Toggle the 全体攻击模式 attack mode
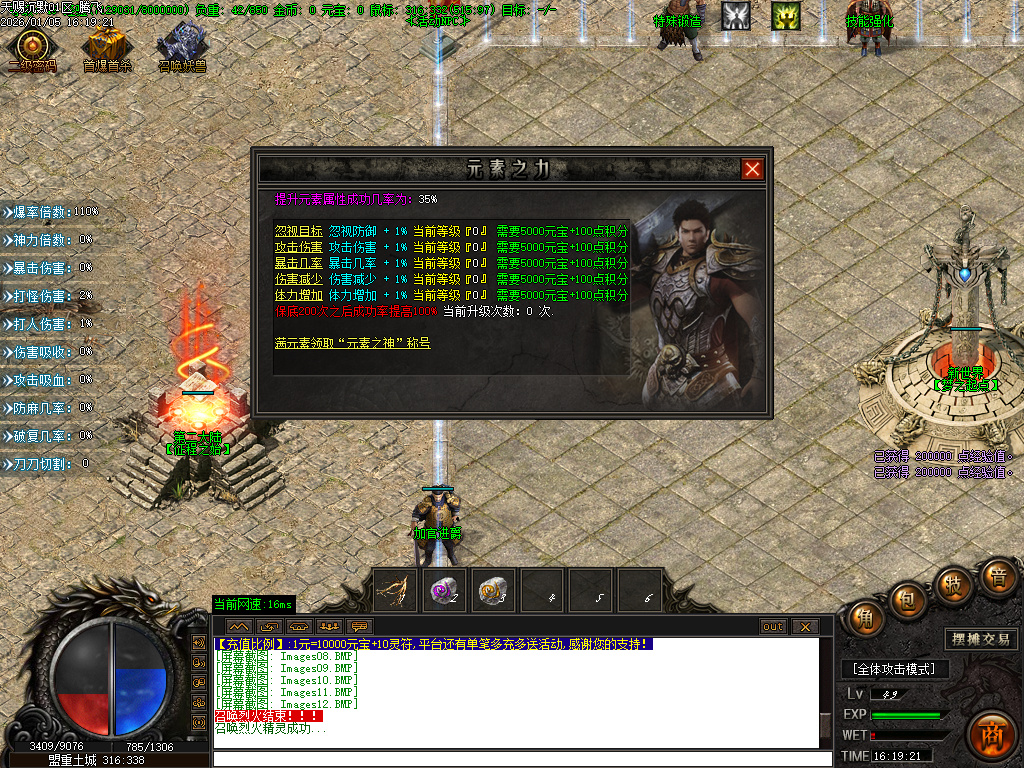 tap(894, 669)
